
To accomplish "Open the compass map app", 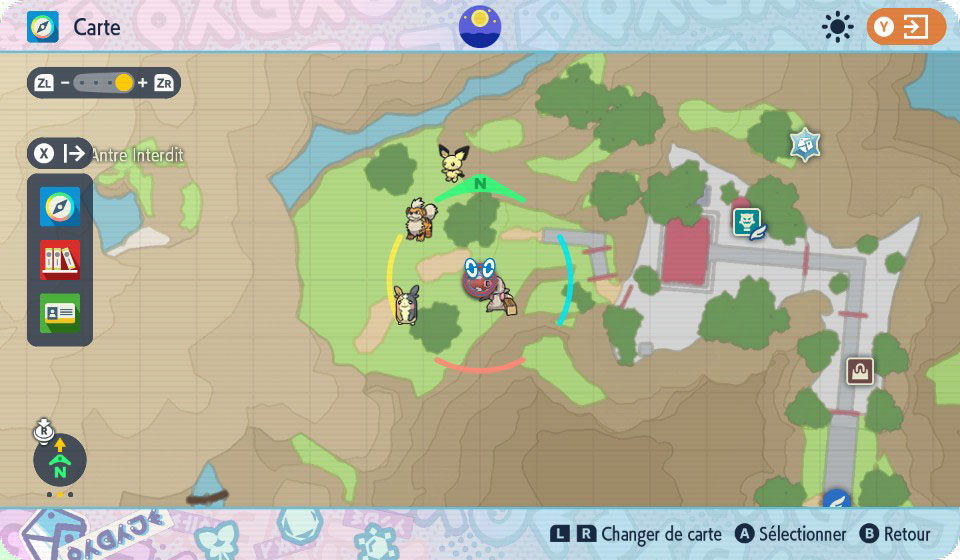I will 60,207.
